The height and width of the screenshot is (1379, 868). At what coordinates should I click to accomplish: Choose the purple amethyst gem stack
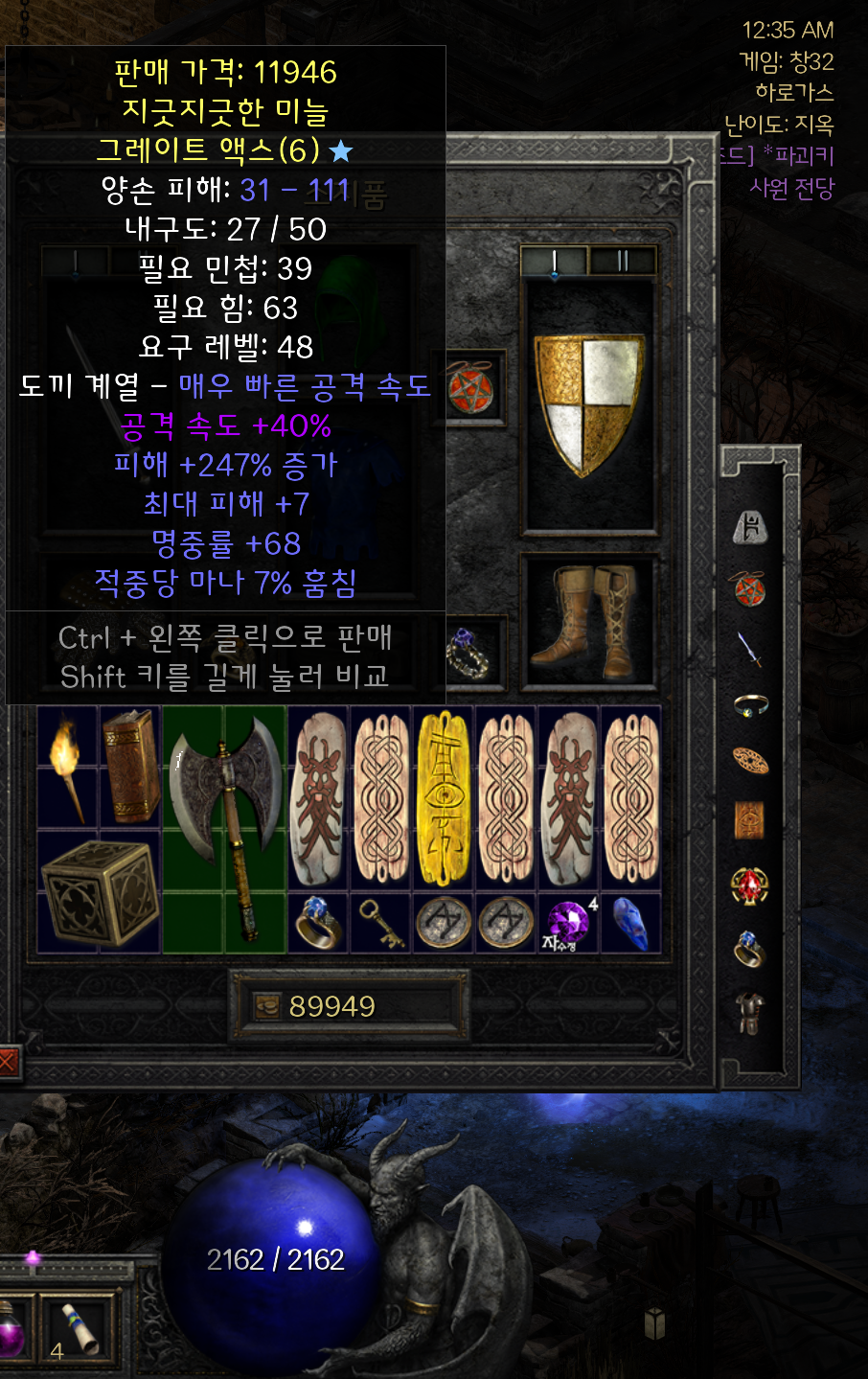[568, 923]
